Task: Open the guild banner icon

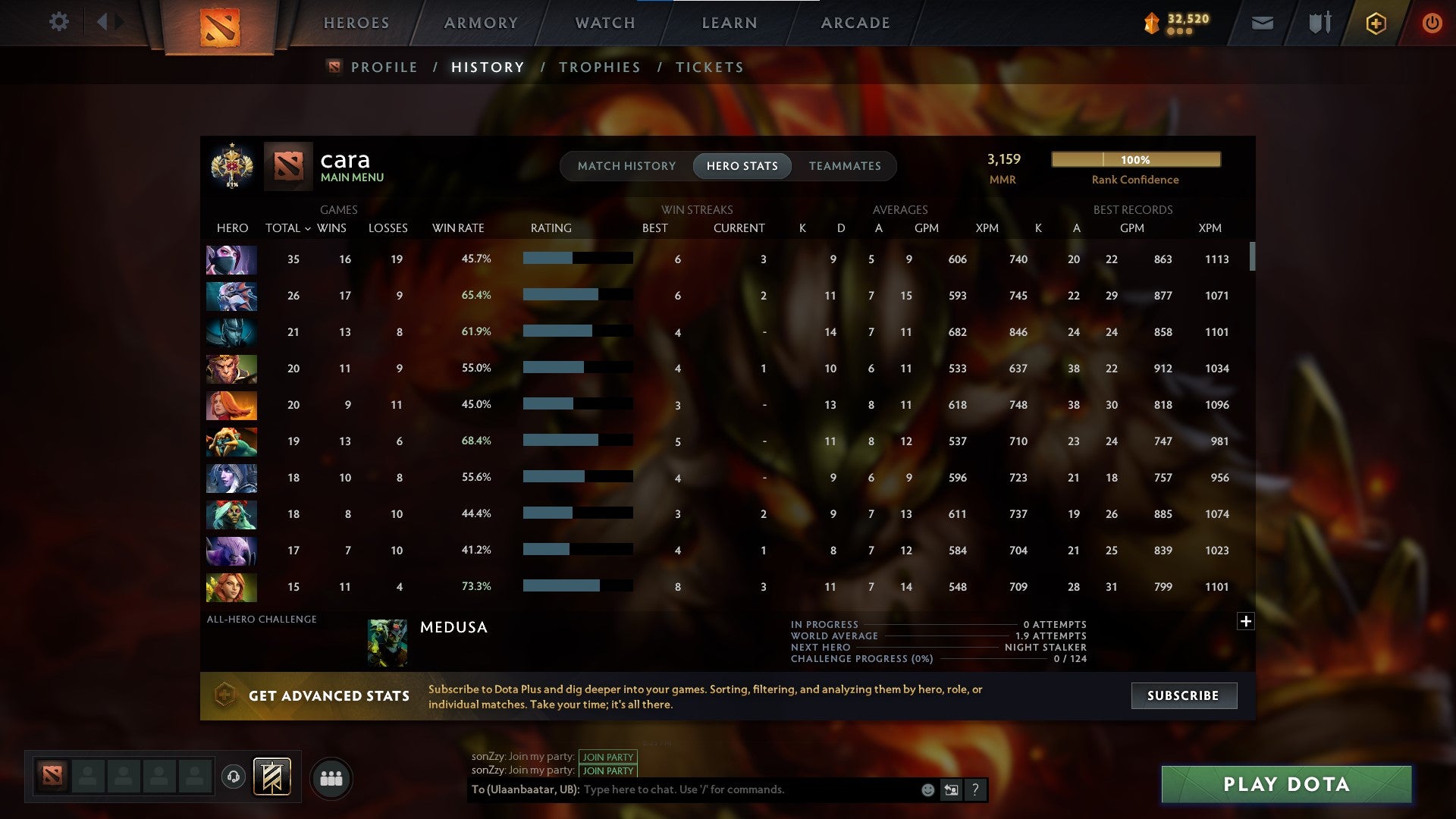Action: point(273,777)
